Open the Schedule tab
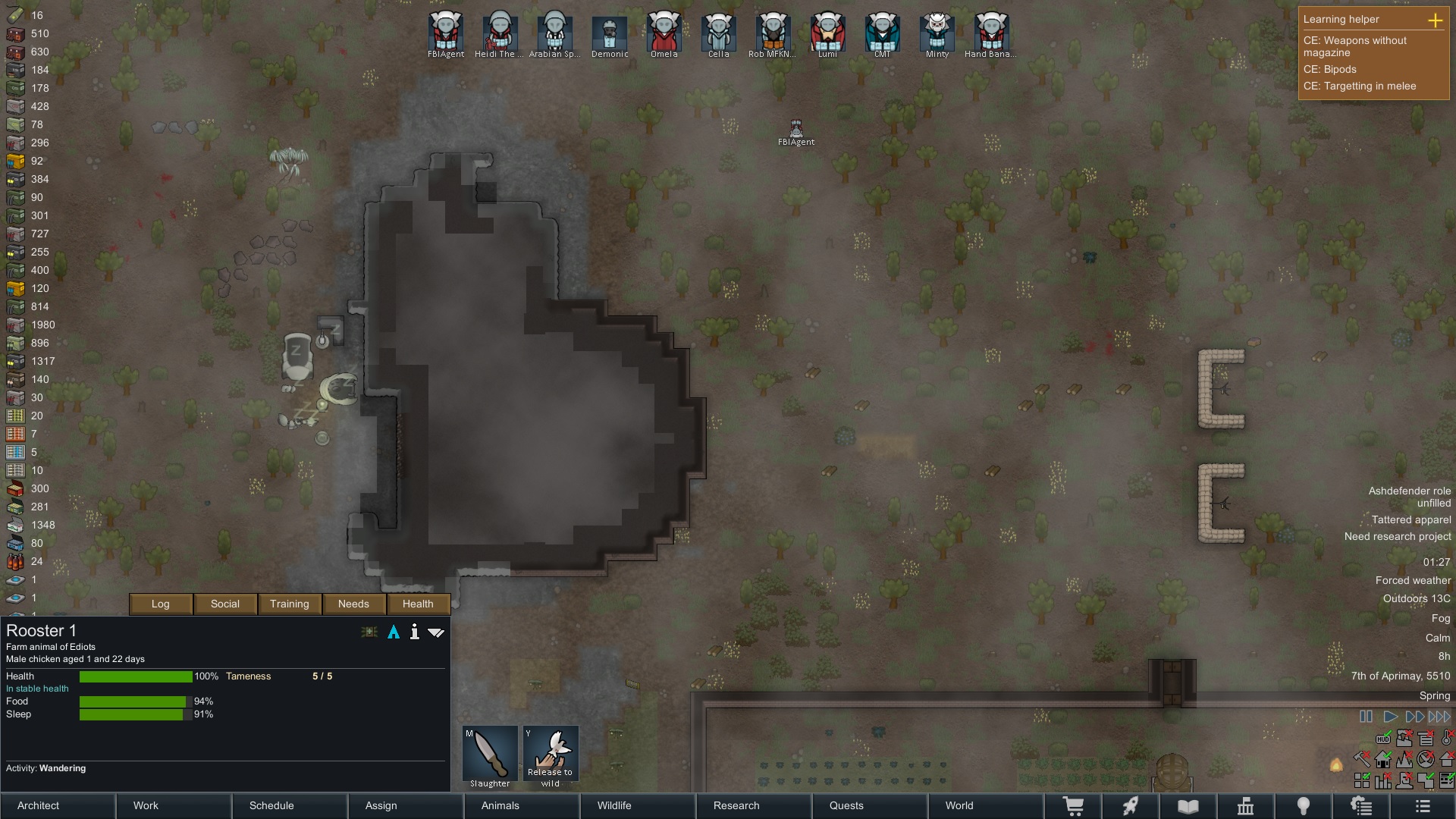This screenshot has width=1456, height=819. click(271, 805)
